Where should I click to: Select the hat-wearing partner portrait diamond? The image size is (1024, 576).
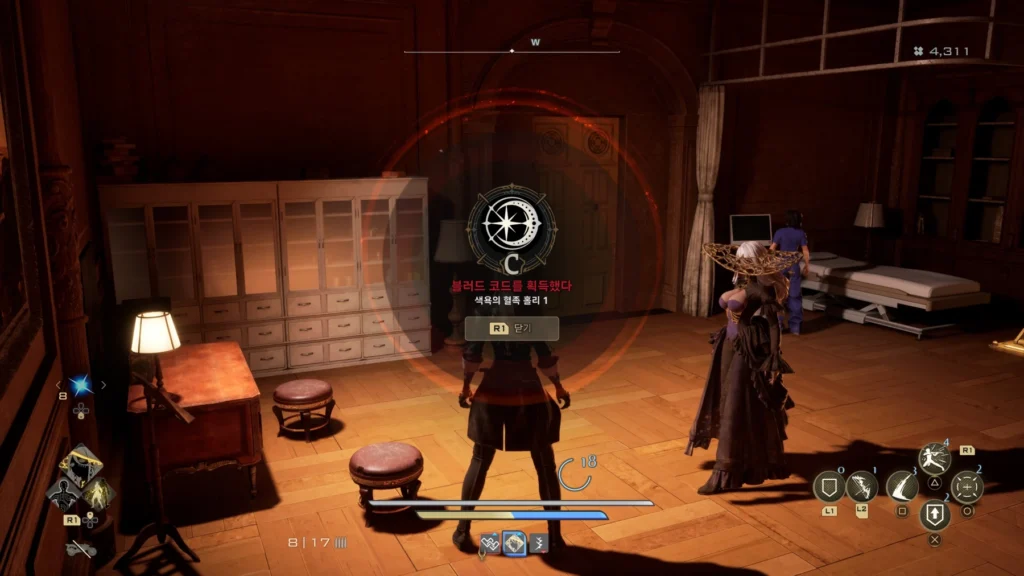tap(79, 466)
